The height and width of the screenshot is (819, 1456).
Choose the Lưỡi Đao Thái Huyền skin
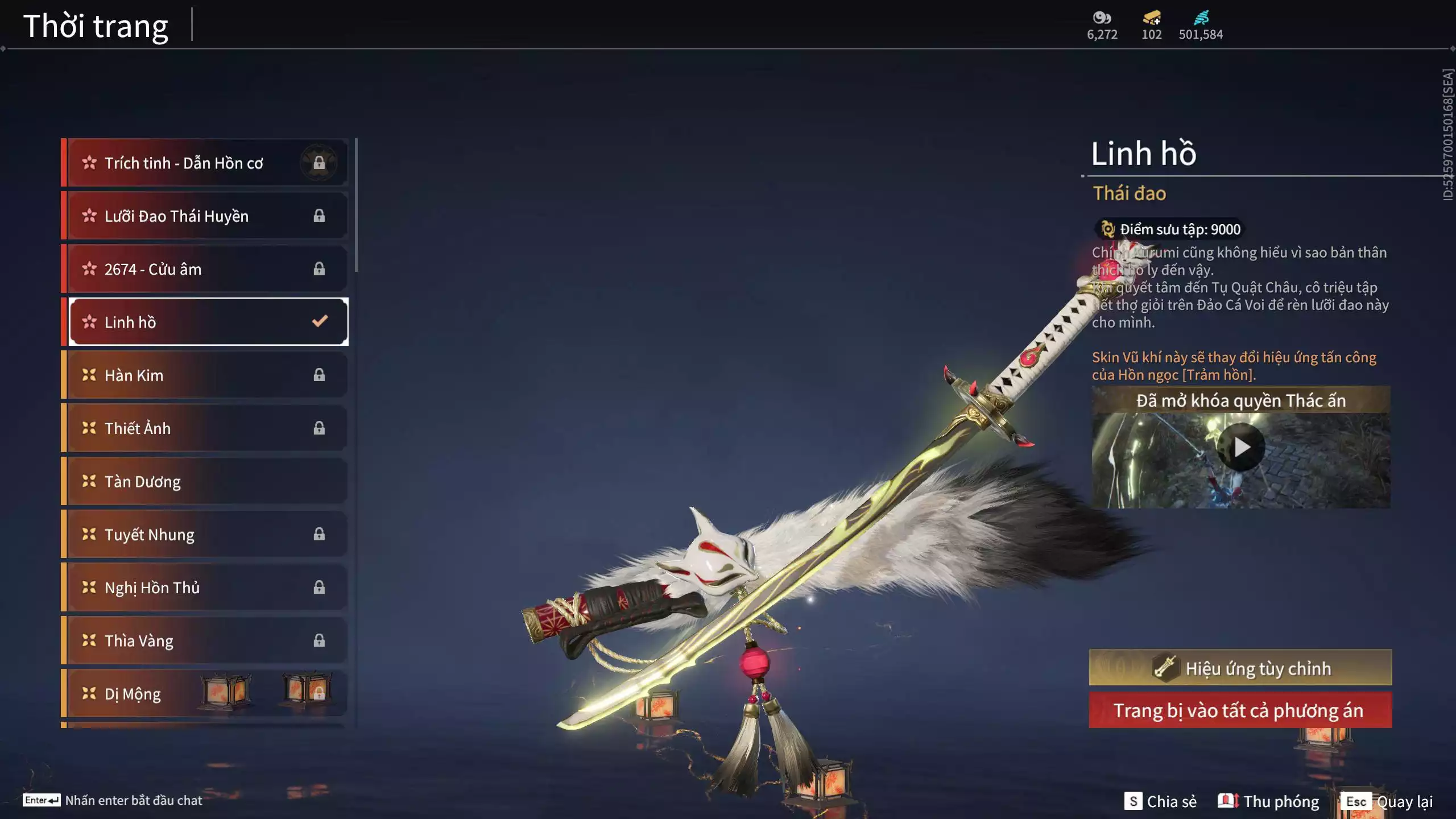[x=205, y=216]
